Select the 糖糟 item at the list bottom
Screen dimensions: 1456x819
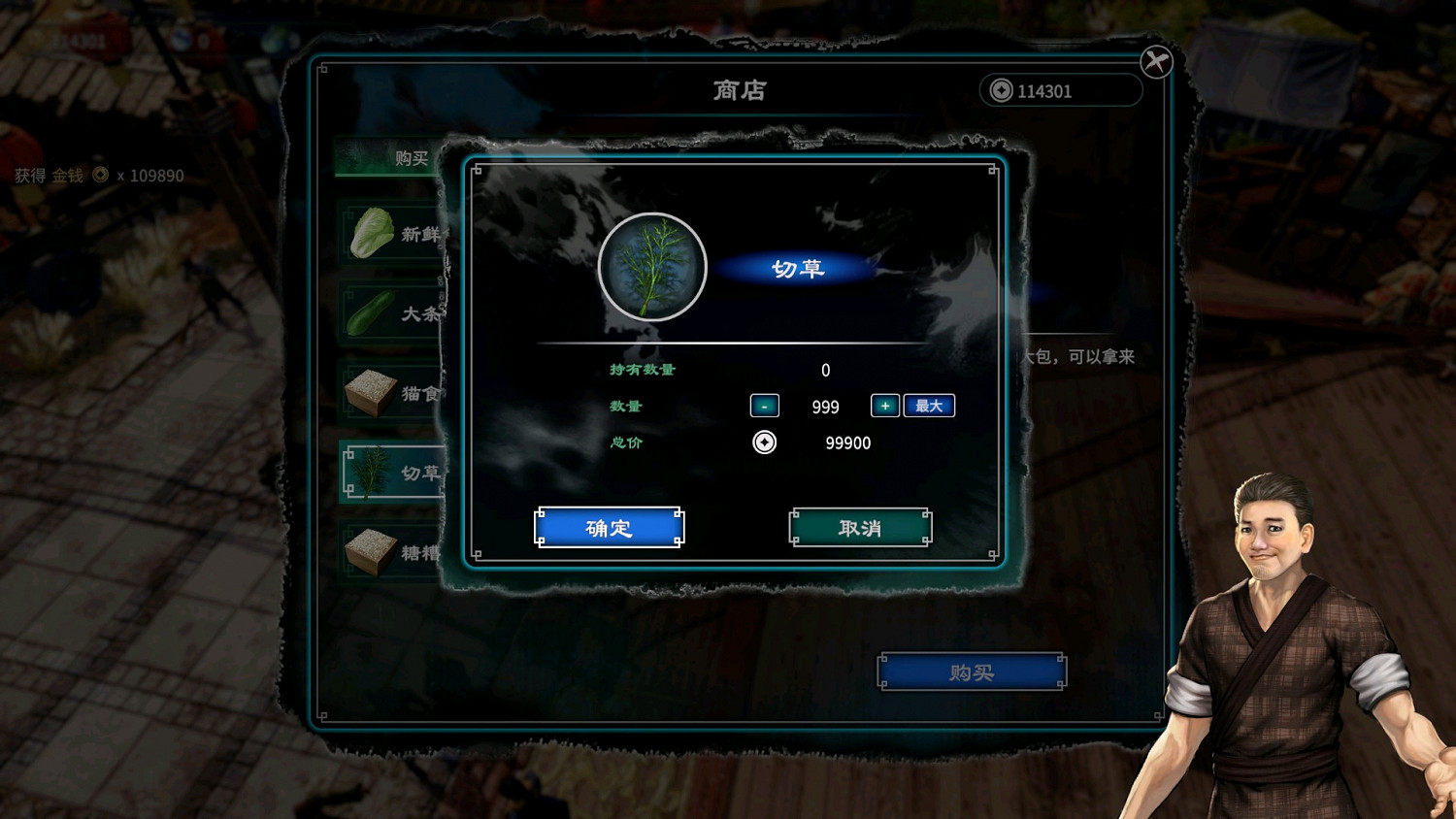392,549
